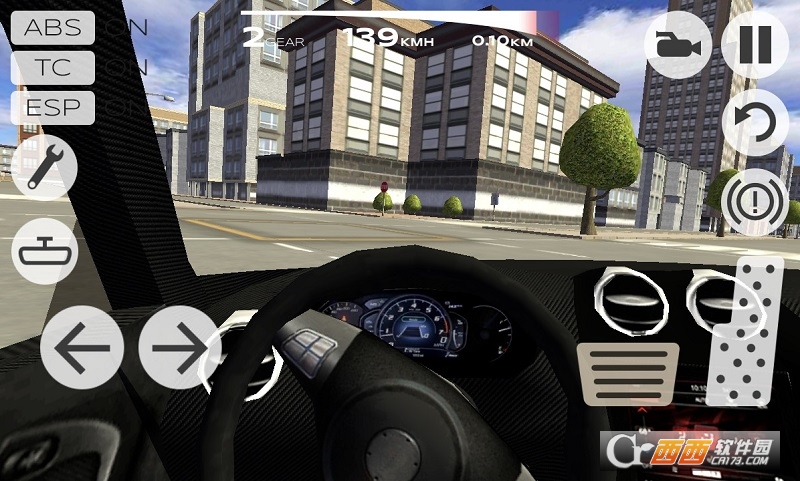The height and width of the screenshot is (481, 800).
Task: Open the wrench settings menu
Action: point(44,167)
